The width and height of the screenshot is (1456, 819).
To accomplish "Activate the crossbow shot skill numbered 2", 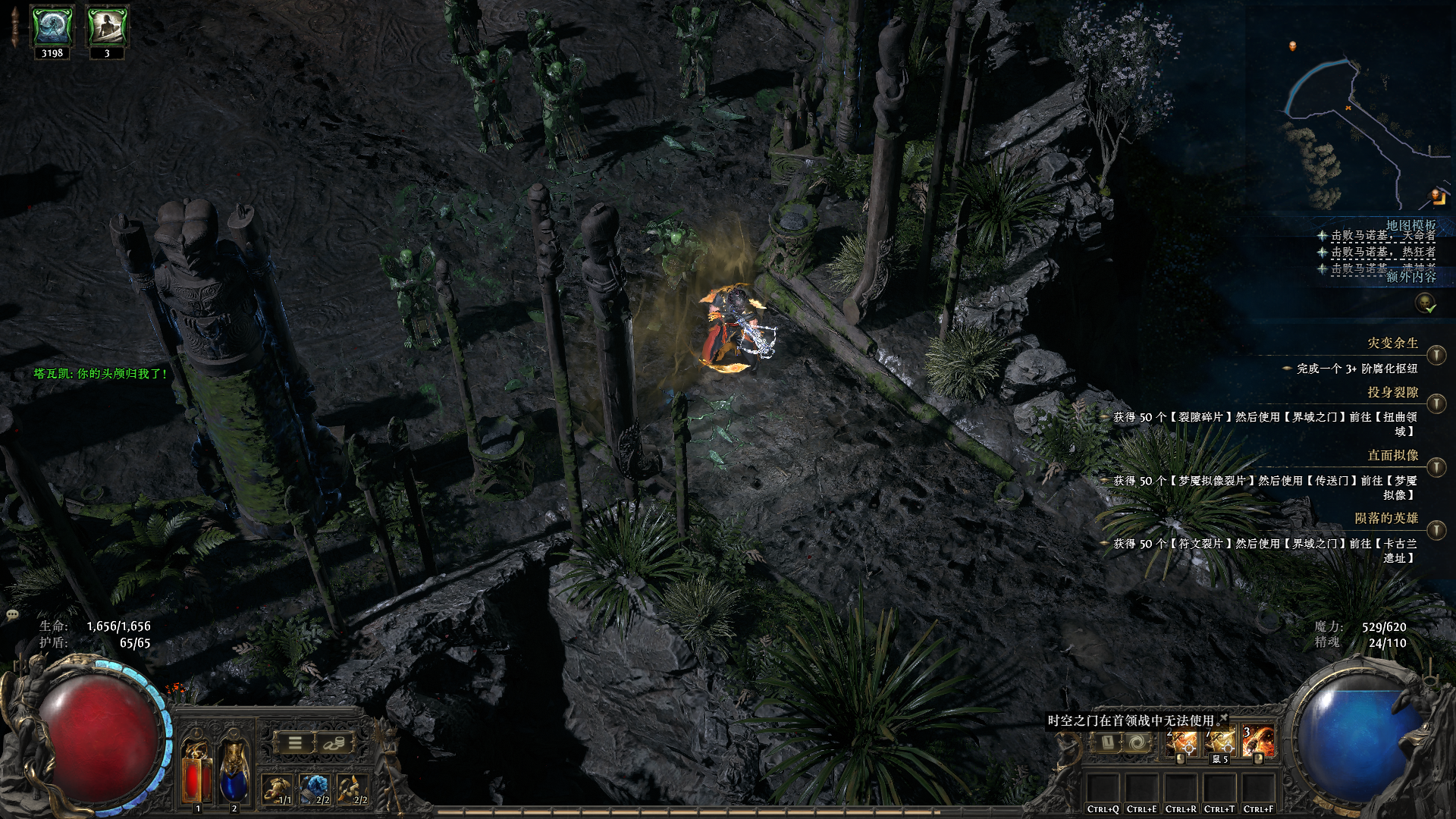I will click(1181, 742).
